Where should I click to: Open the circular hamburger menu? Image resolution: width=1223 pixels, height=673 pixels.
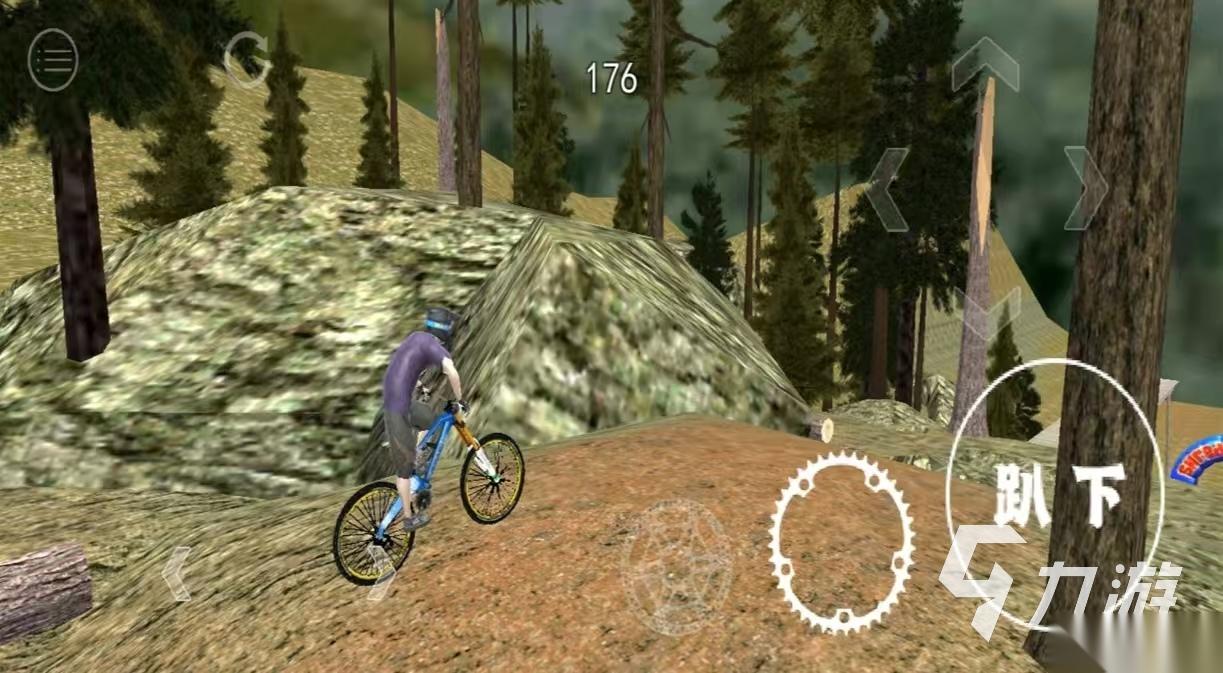tap(53, 60)
